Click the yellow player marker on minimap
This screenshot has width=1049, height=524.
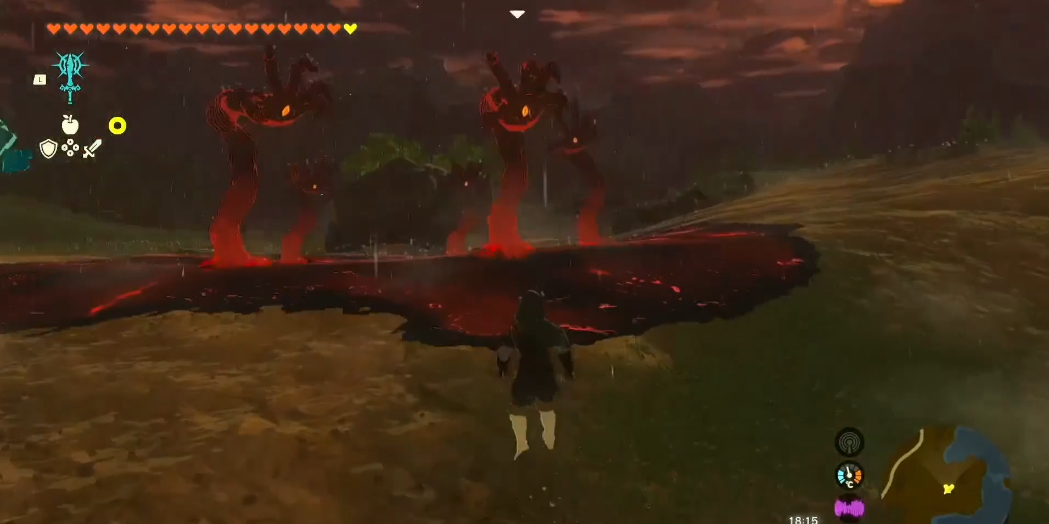click(948, 489)
